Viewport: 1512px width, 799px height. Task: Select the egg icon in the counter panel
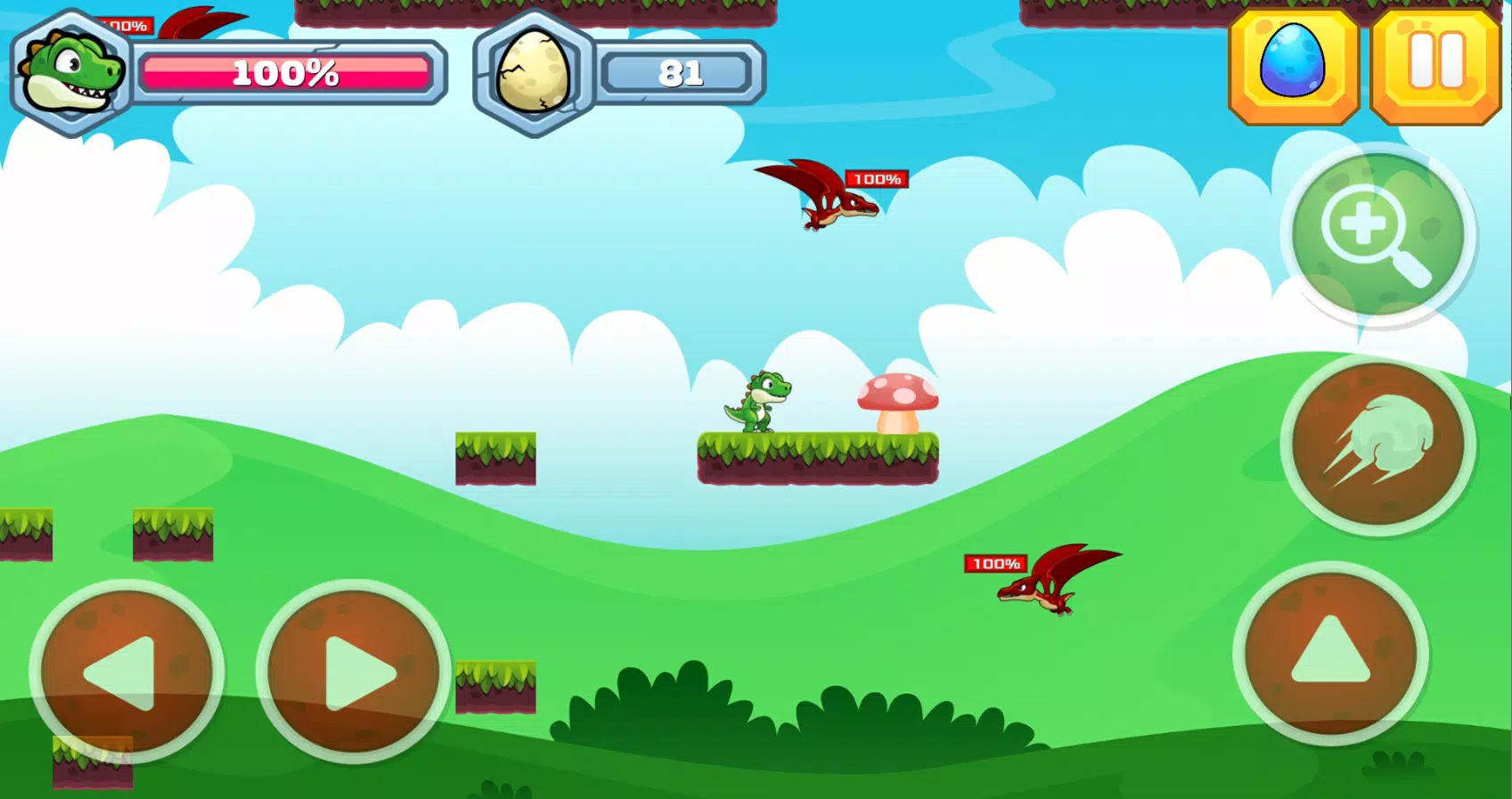532,67
